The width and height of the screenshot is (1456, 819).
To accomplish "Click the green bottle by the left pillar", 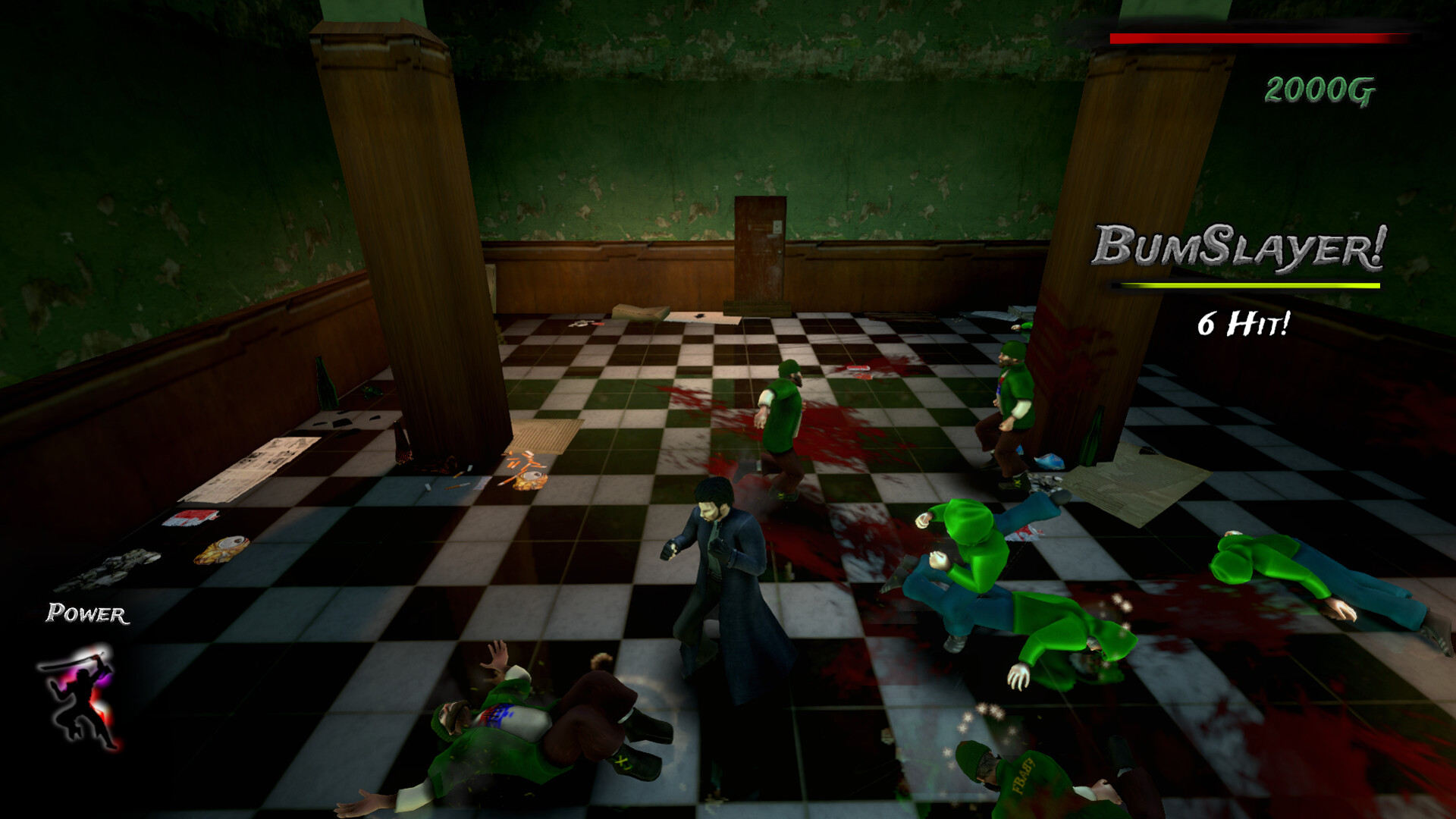I will click(325, 385).
